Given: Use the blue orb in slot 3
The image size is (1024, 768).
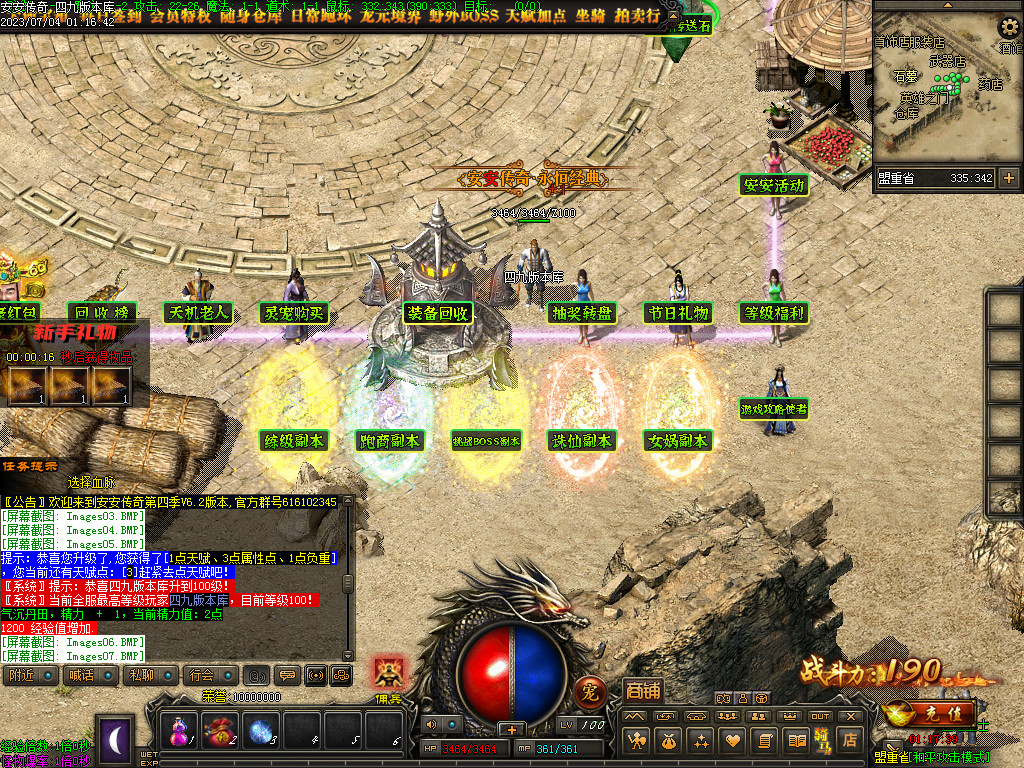Looking at the screenshot, I should coord(262,730).
